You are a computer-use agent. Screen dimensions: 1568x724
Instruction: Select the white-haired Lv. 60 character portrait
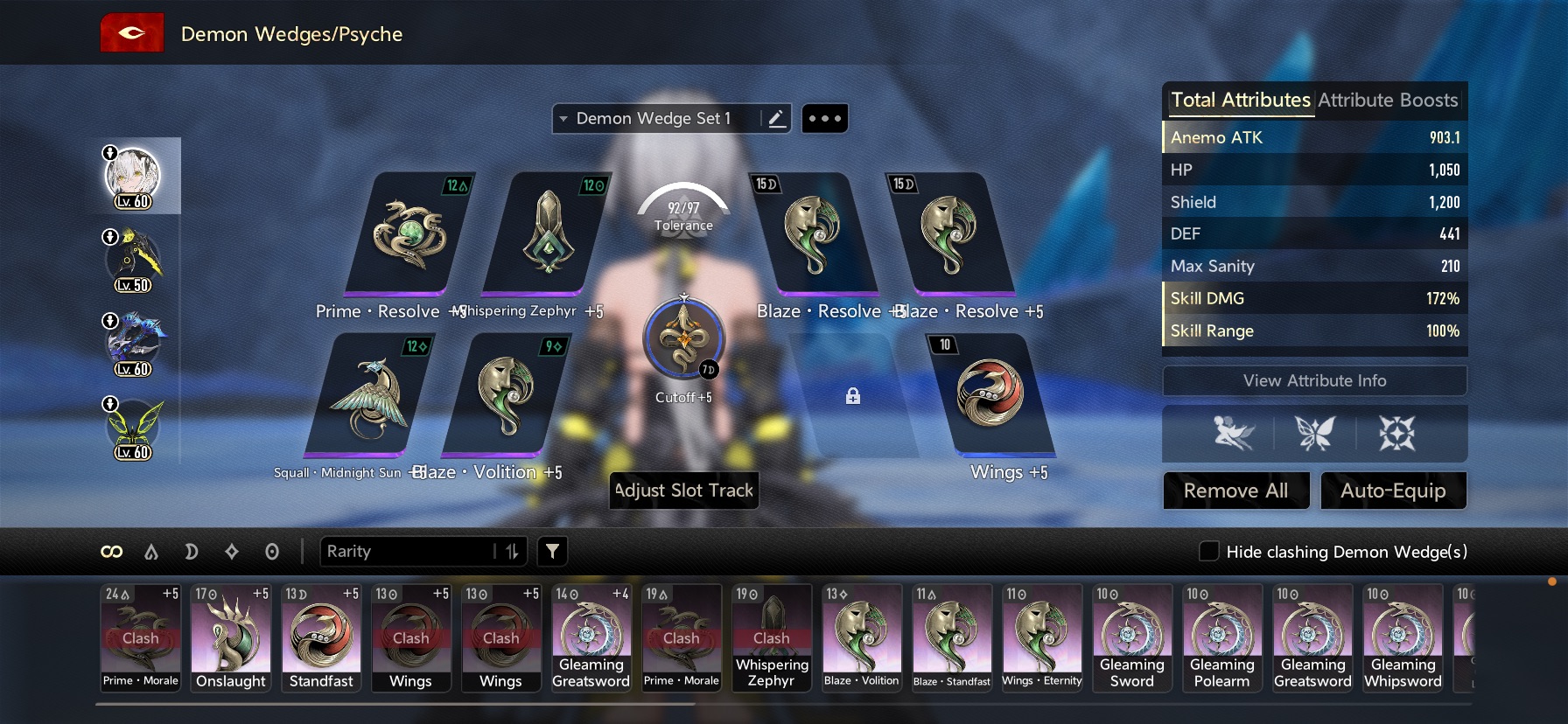pos(133,176)
